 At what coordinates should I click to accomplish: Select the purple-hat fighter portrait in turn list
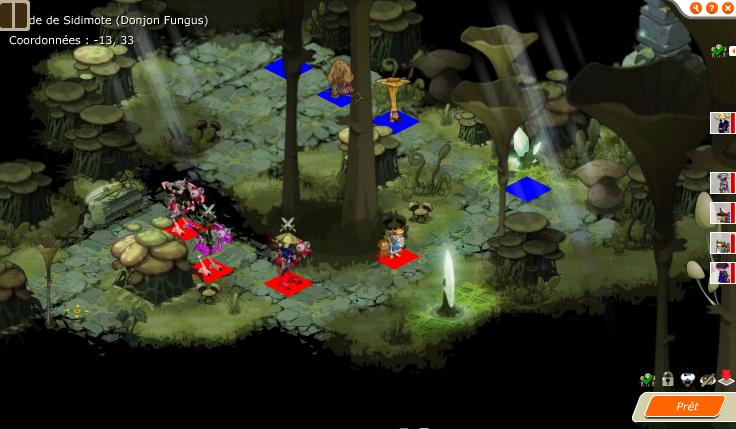point(722,272)
